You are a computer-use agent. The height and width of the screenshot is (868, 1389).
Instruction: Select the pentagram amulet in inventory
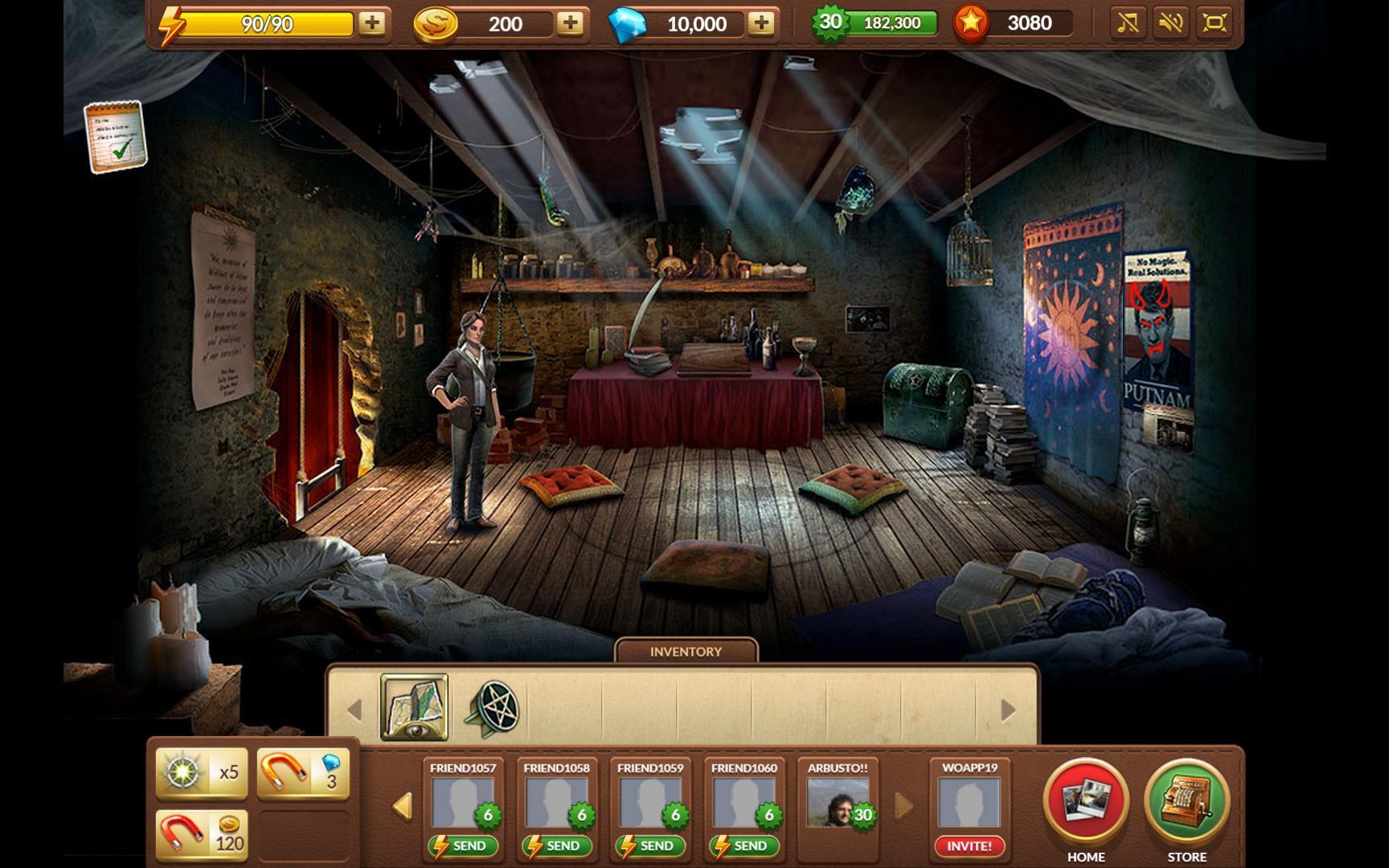click(x=492, y=709)
